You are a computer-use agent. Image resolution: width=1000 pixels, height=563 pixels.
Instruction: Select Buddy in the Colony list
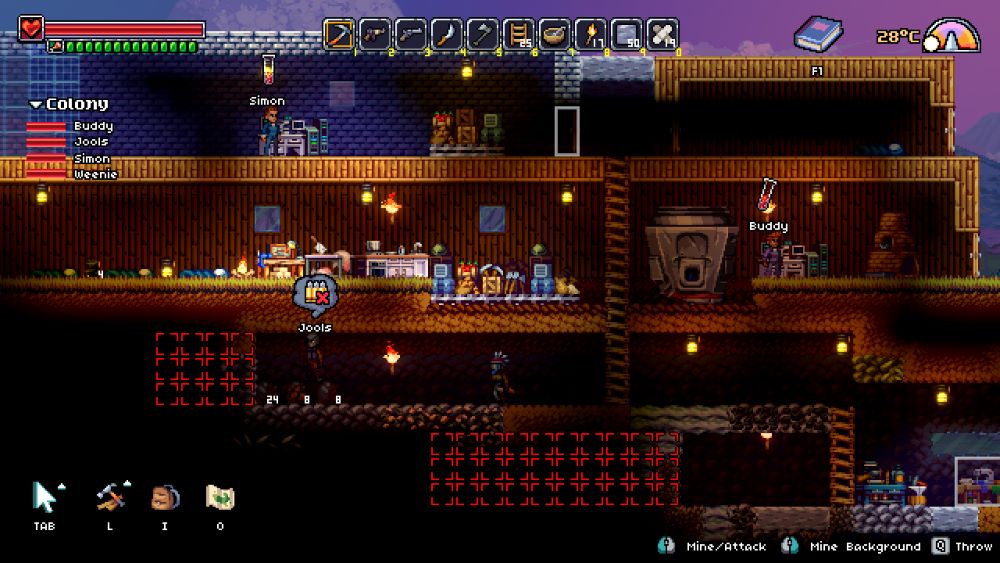92,126
